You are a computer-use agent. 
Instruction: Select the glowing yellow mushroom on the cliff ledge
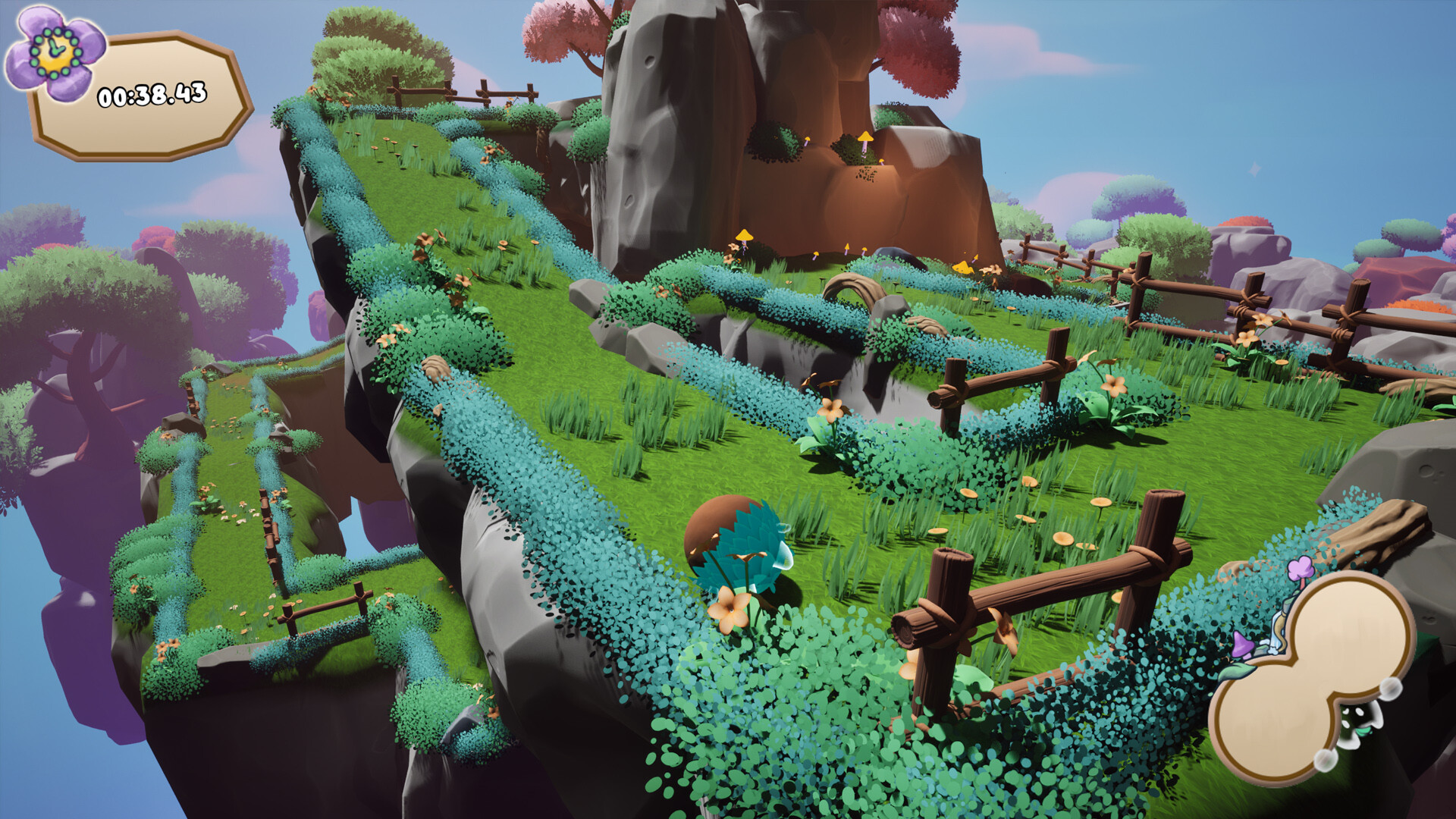866,138
